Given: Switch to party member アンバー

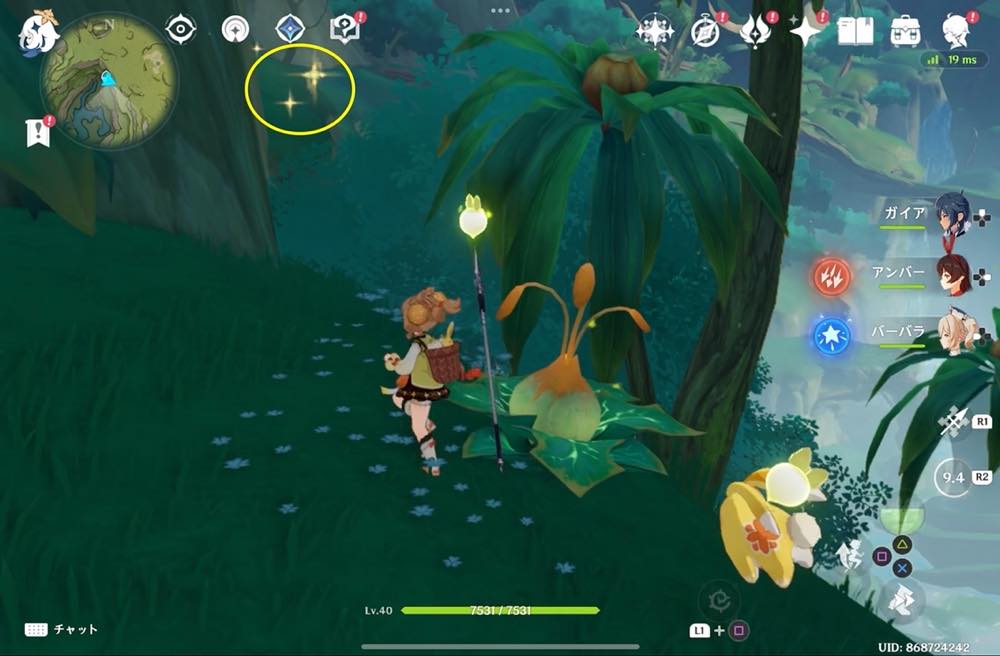Looking at the screenshot, I should pos(952,274).
